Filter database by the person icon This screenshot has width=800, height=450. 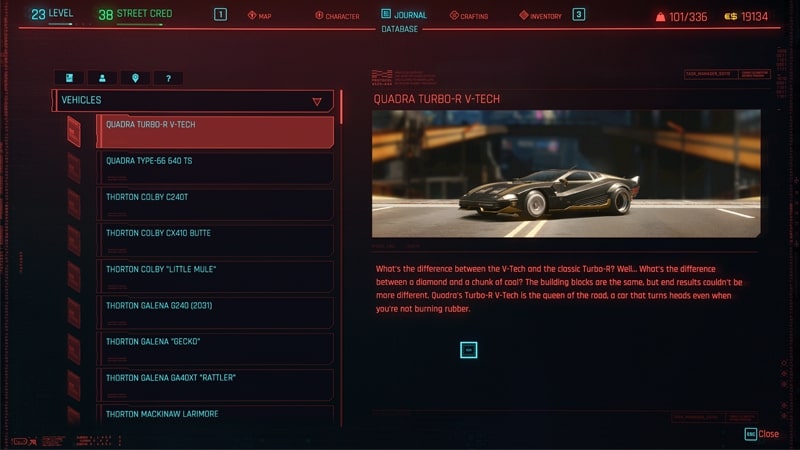(x=102, y=77)
